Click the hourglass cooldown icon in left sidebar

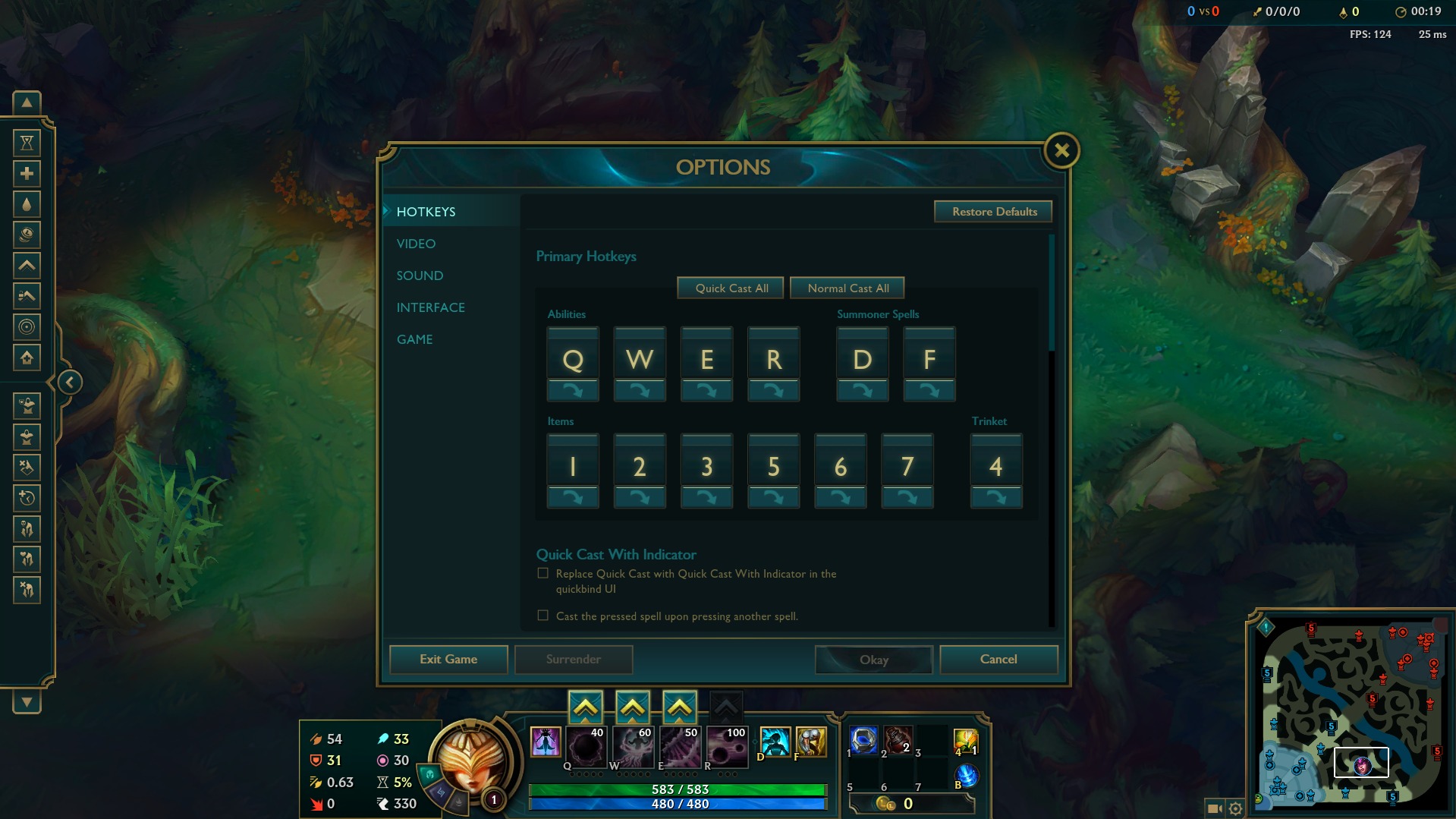[27, 143]
